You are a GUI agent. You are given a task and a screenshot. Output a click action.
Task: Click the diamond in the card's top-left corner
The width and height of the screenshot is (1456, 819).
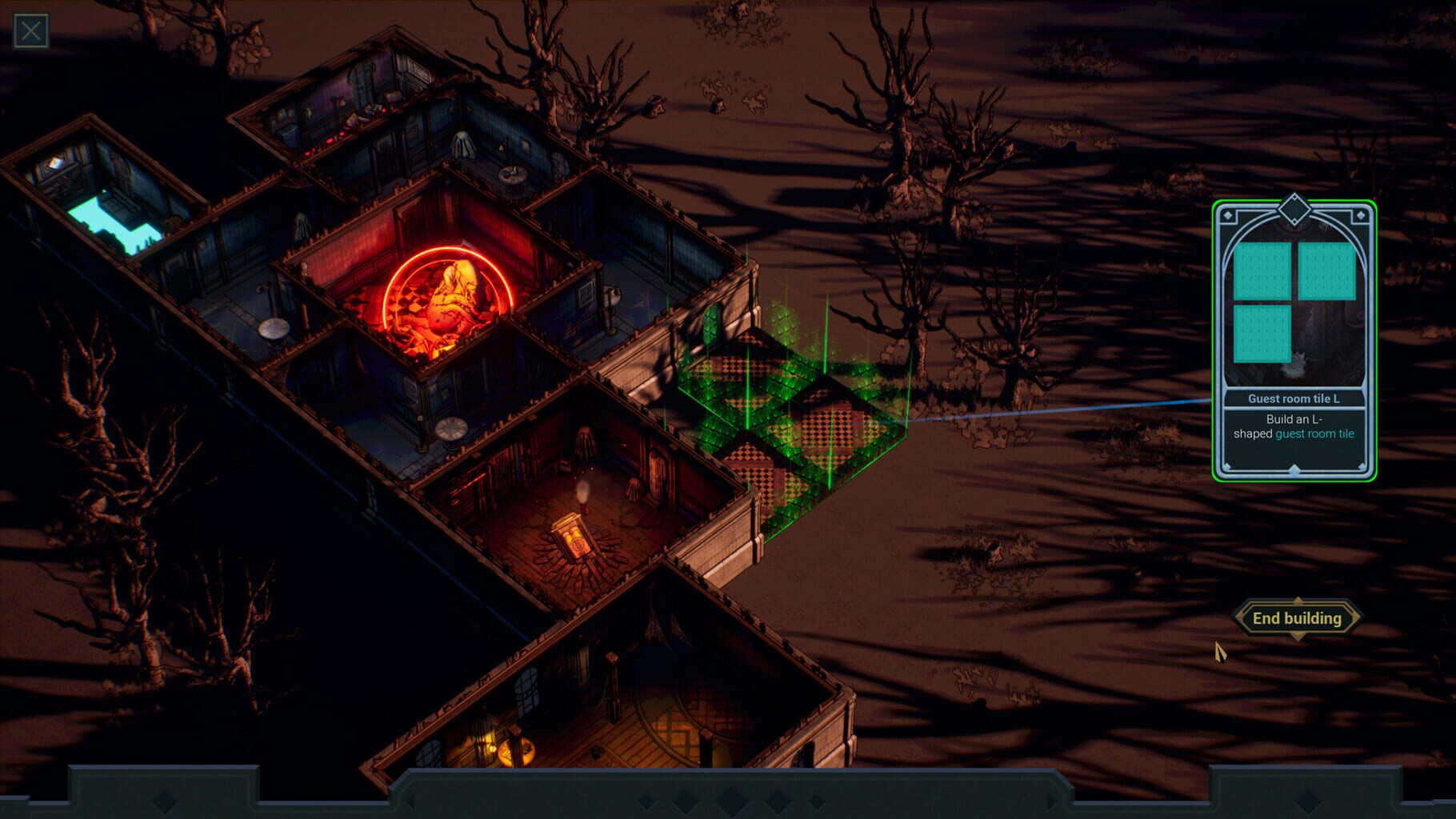coord(1228,215)
